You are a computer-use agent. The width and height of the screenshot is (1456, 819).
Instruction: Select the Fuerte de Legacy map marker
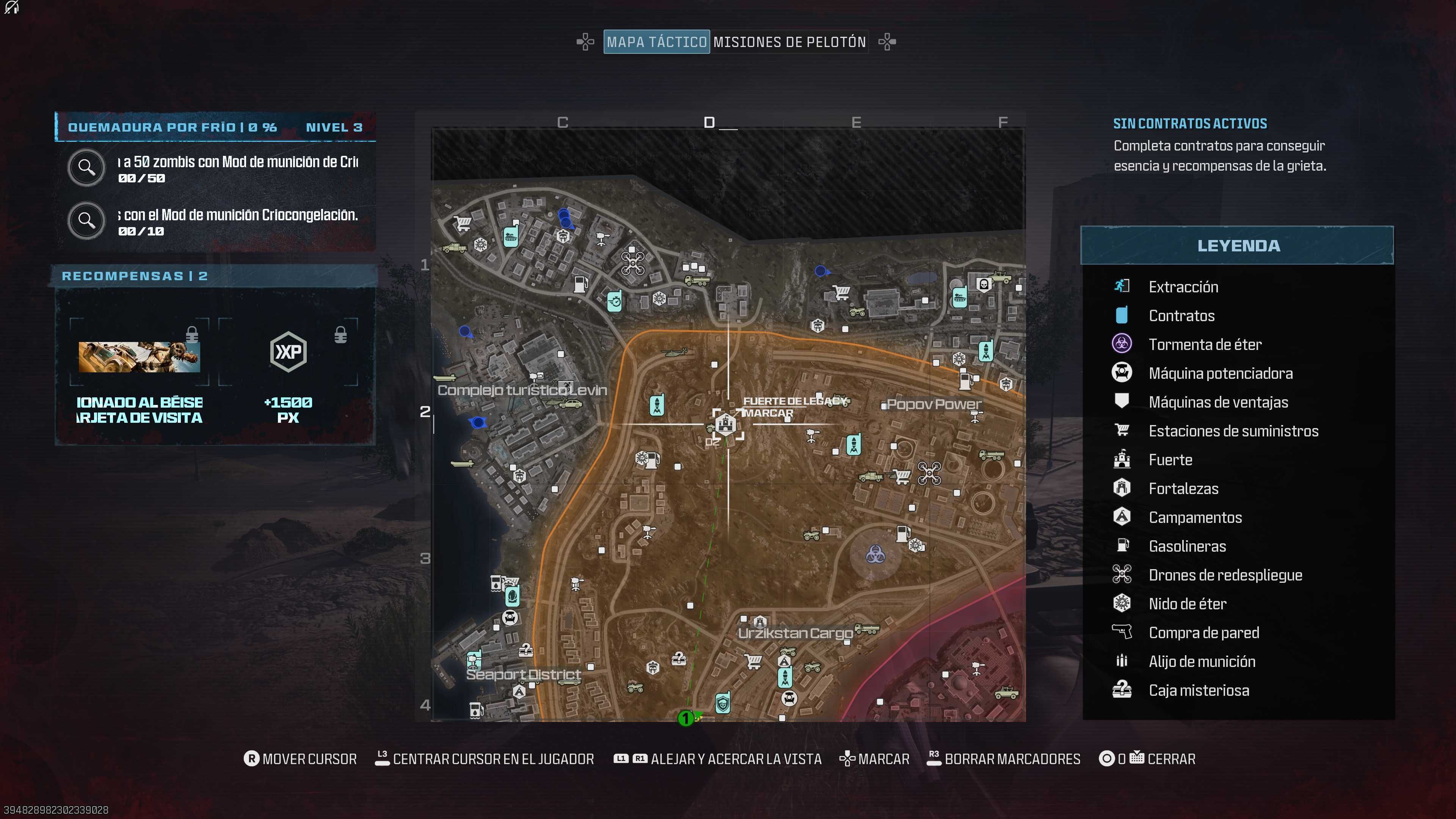tap(726, 424)
